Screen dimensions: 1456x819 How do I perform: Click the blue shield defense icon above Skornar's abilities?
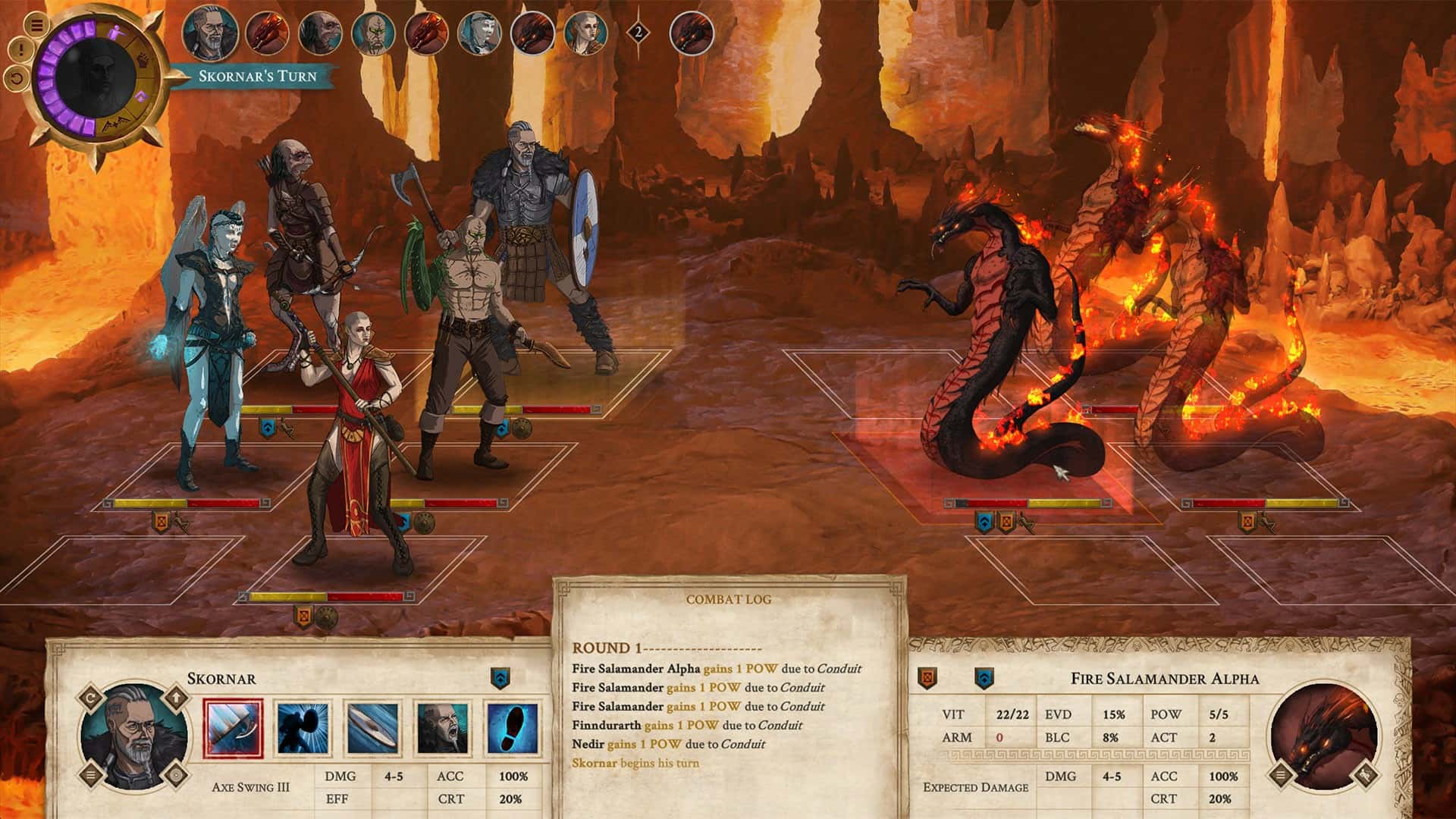coord(500,678)
